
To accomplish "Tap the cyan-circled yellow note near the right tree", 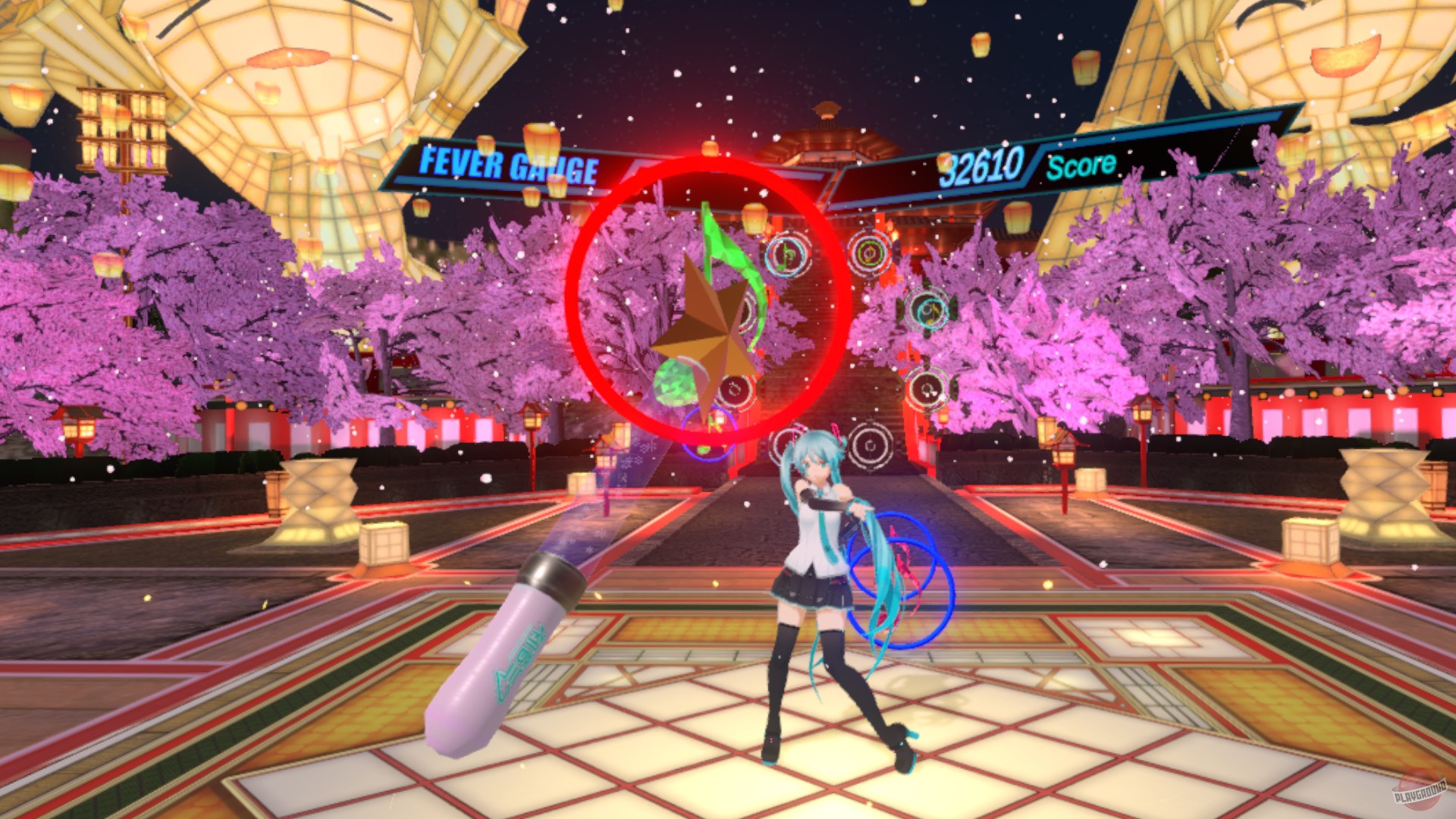I will coord(929,311).
